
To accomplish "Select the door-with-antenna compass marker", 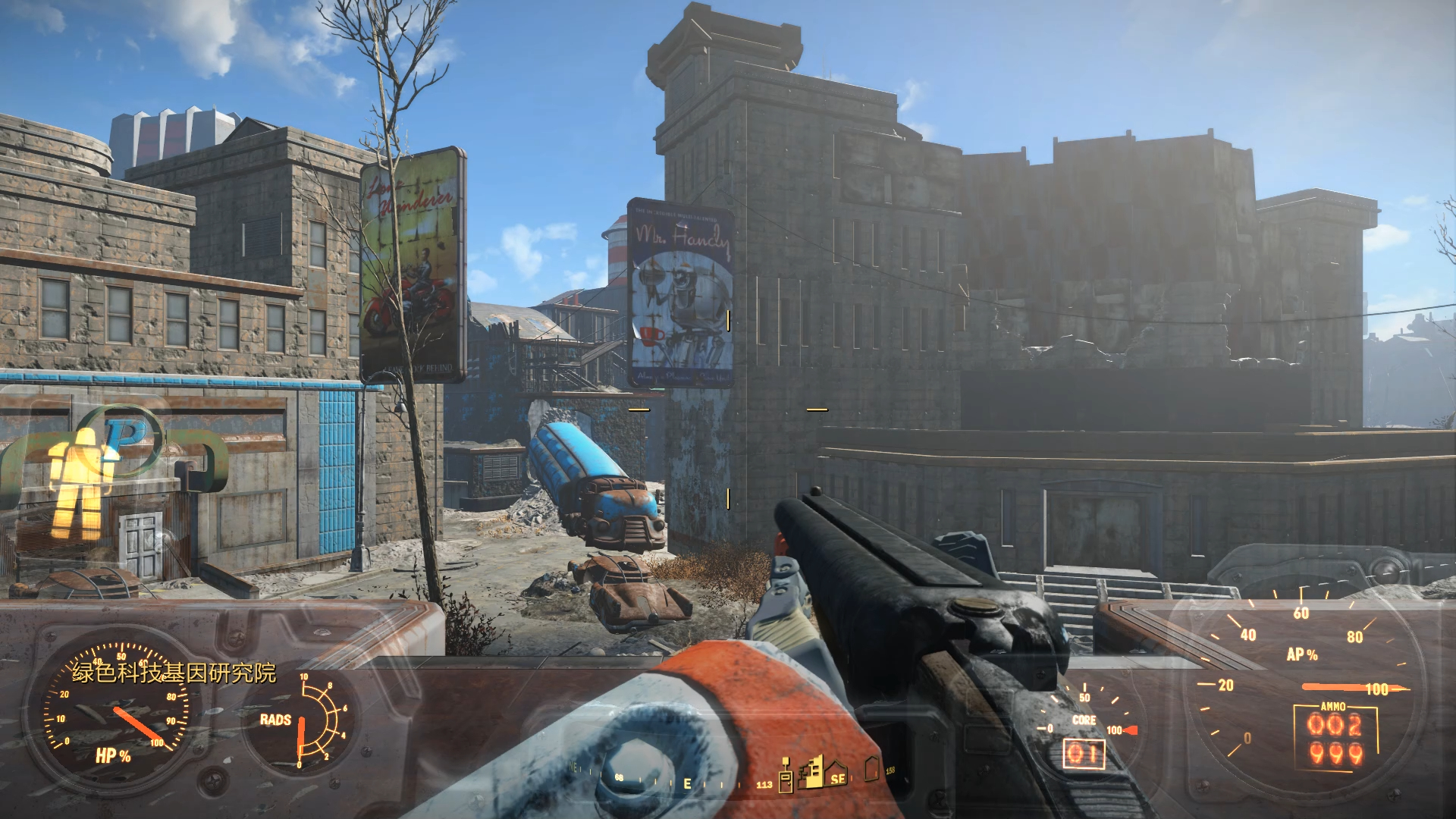I will pyautogui.click(x=786, y=775).
